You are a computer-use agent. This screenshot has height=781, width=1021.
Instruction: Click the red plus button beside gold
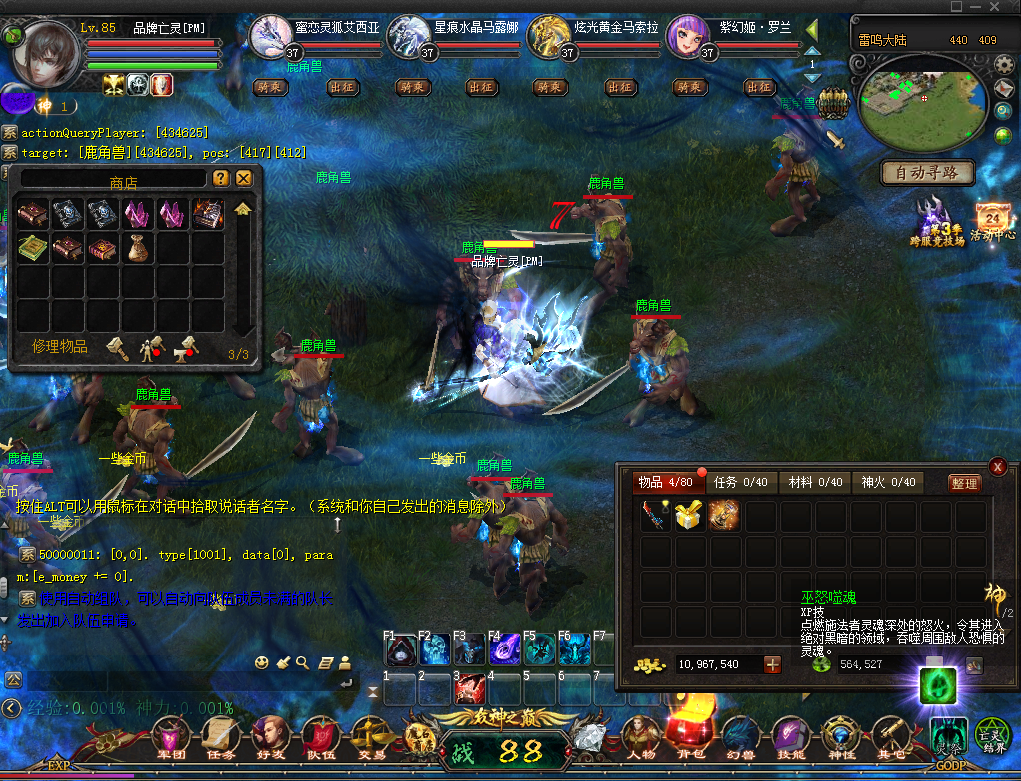(x=772, y=664)
